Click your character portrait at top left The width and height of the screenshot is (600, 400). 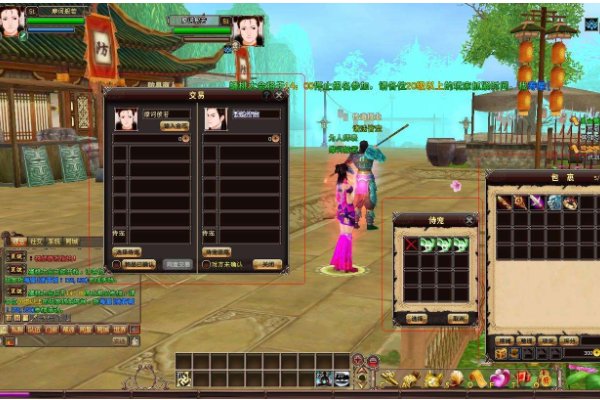(12, 22)
